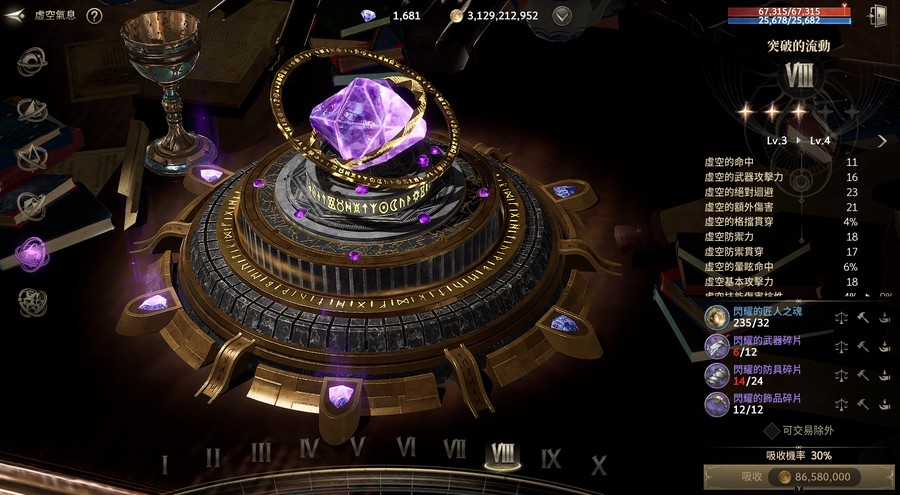900x495 pixels.
Task: Show next level with right chevron
Action: (882, 141)
